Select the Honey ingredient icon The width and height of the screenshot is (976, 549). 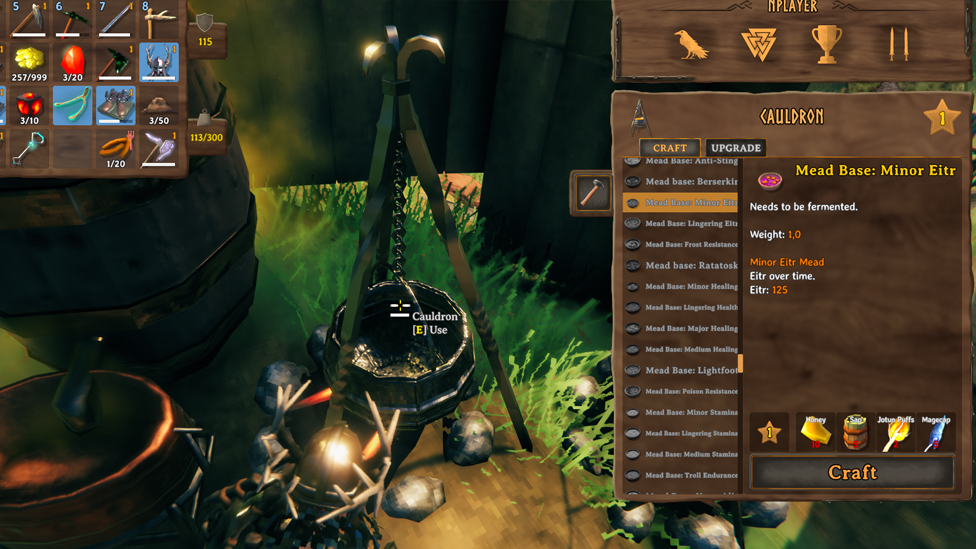(x=815, y=433)
